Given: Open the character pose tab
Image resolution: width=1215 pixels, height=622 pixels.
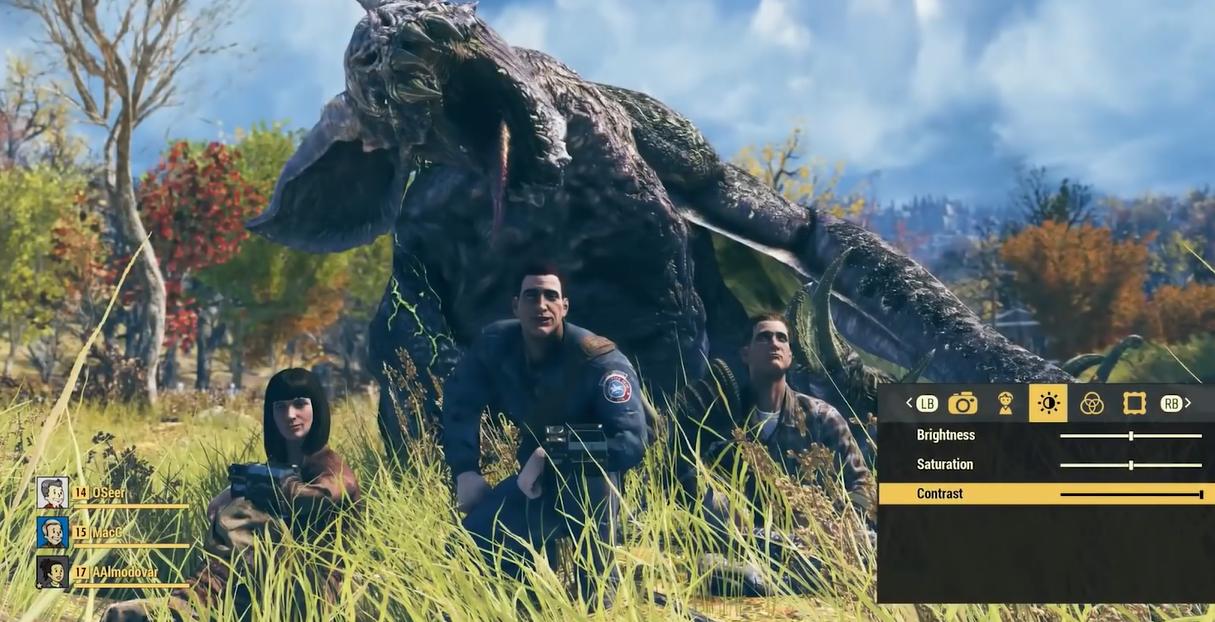Looking at the screenshot, I should pyautogui.click(x=1005, y=403).
